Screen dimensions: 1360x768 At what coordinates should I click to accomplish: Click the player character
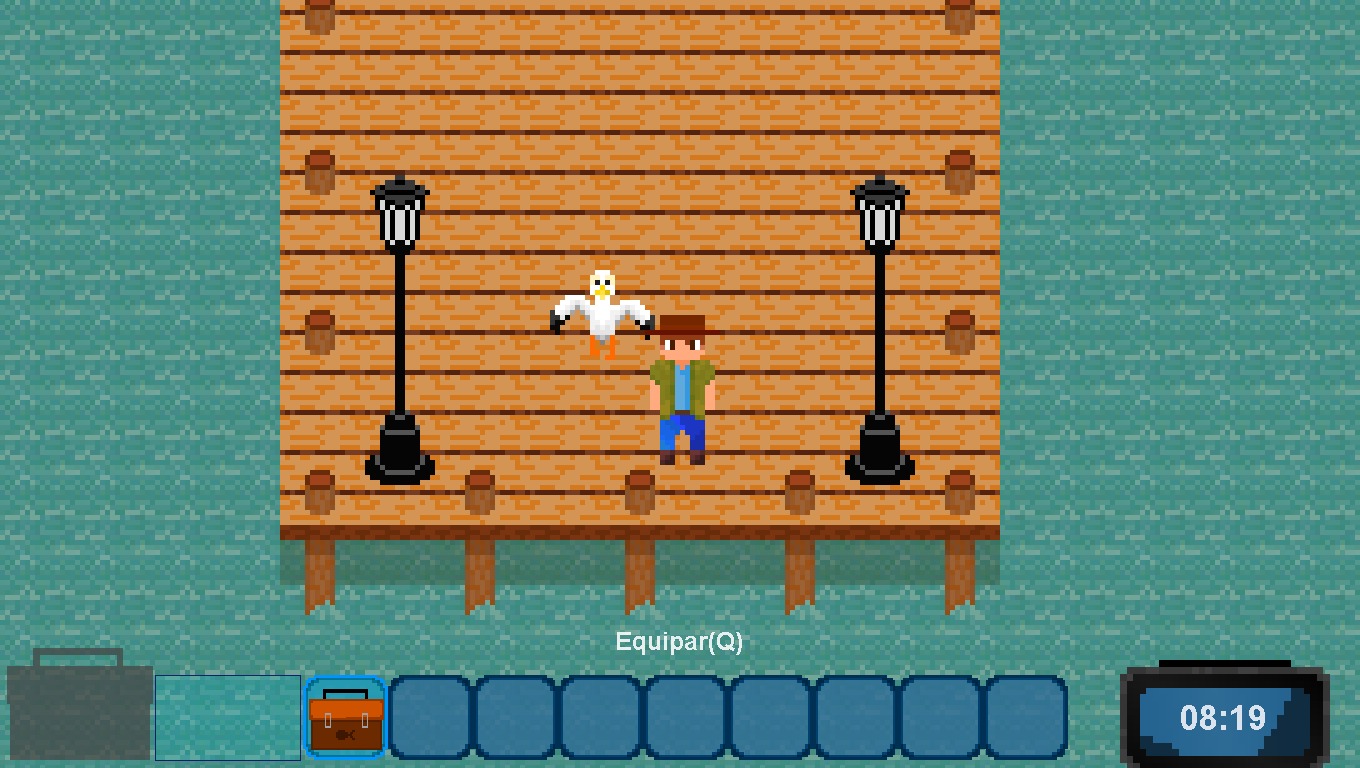point(681,390)
